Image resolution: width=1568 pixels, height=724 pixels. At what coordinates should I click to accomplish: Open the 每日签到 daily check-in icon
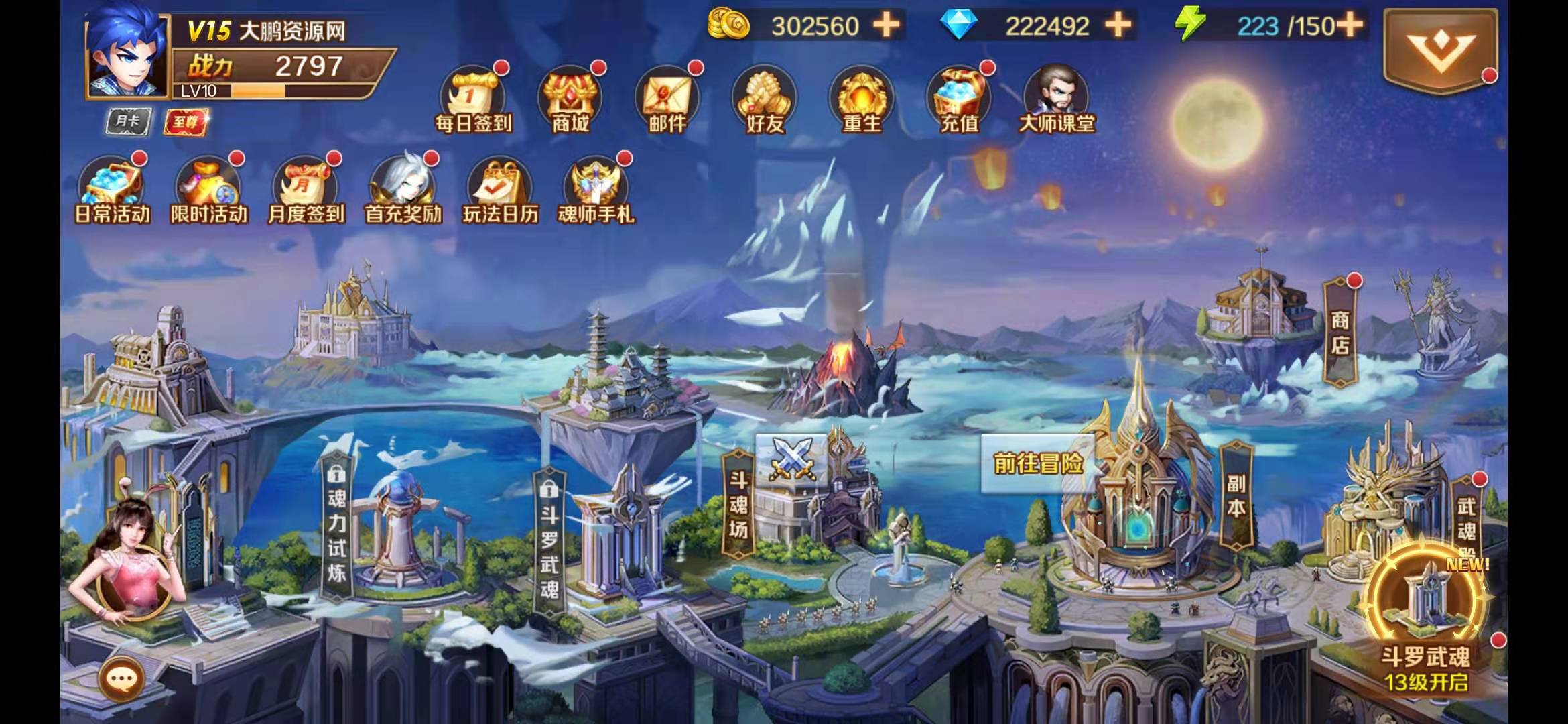pos(473,101)
